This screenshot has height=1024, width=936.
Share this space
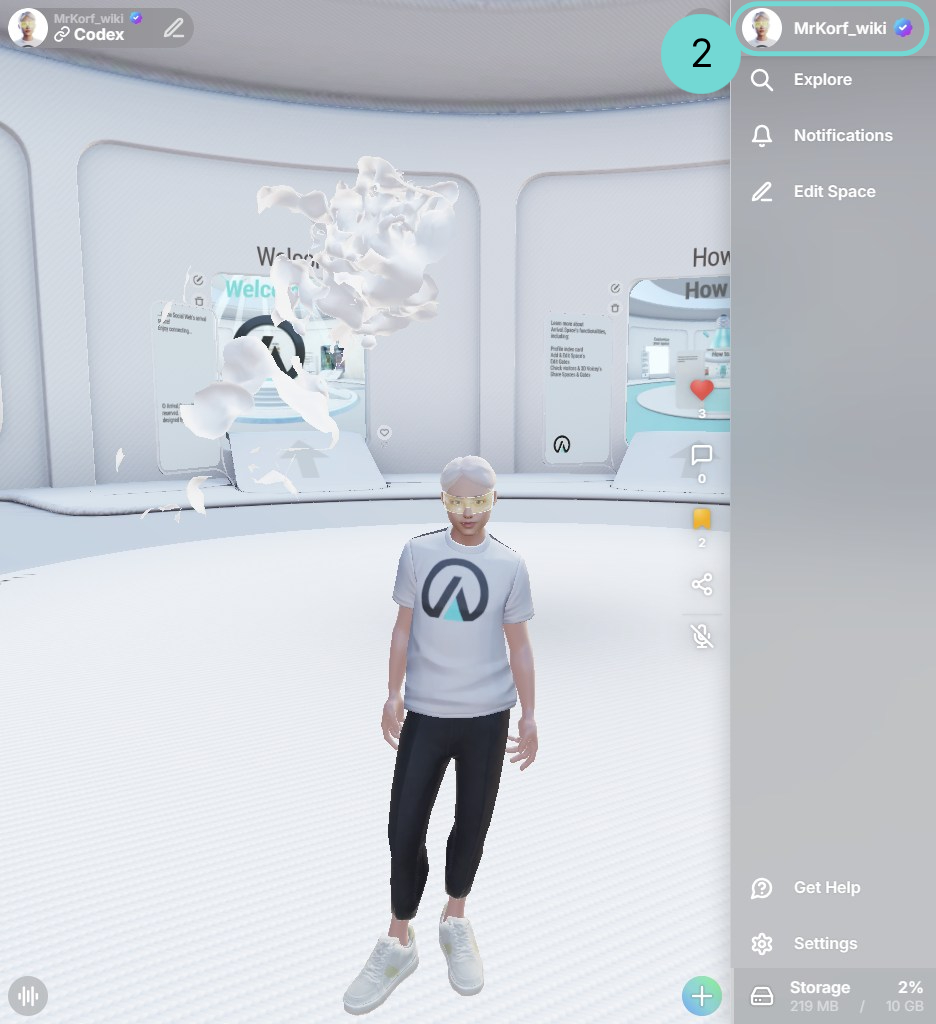pyautogui.click(x=702, y=584)
